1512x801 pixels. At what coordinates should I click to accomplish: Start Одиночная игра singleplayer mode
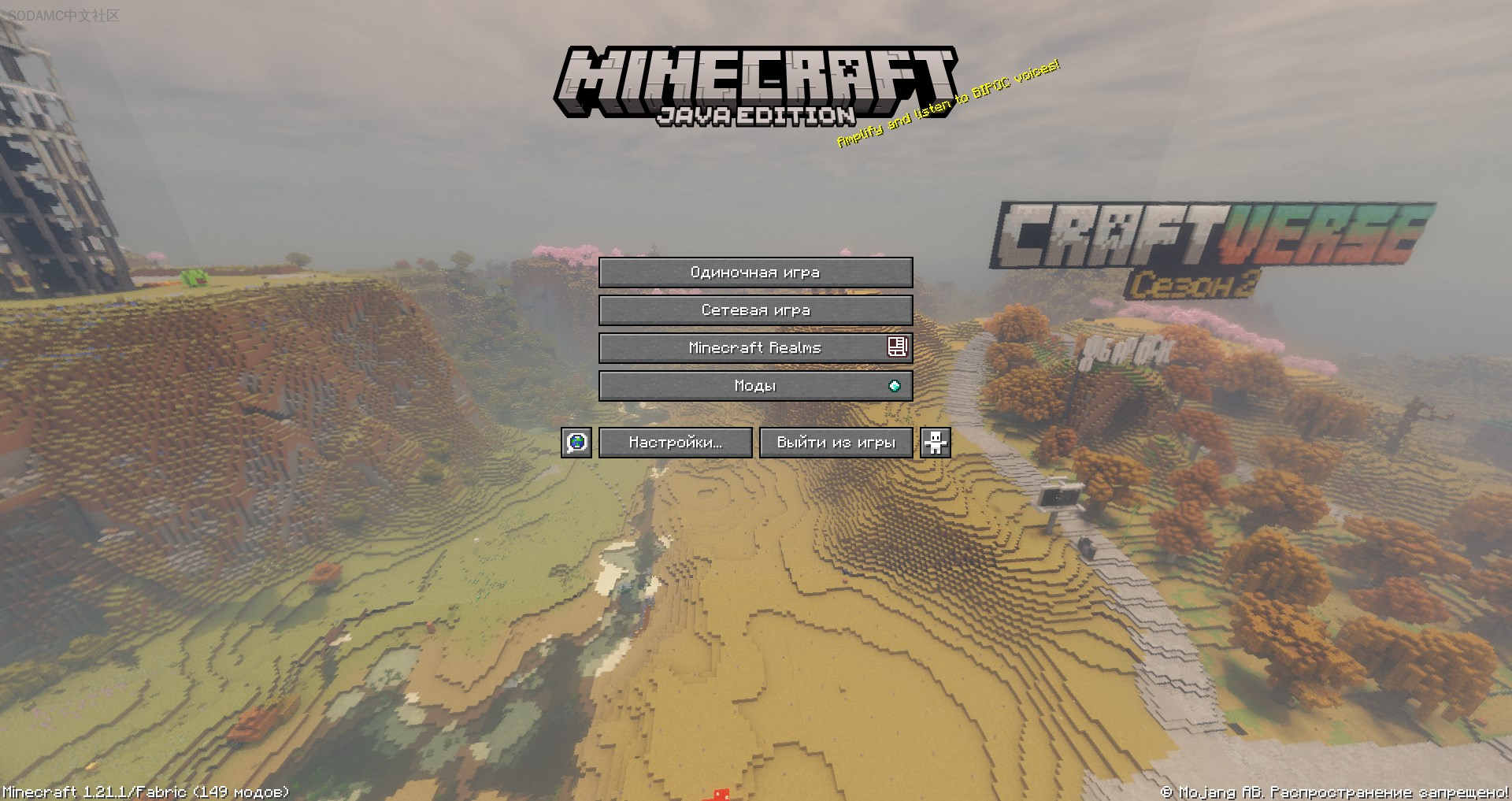click(x=755, y=273)
